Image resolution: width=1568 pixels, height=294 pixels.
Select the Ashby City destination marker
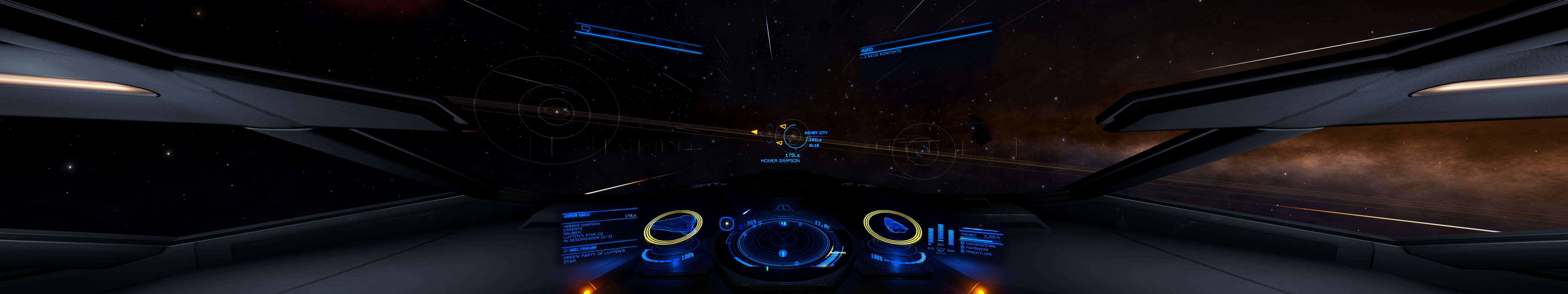(792, 137)
